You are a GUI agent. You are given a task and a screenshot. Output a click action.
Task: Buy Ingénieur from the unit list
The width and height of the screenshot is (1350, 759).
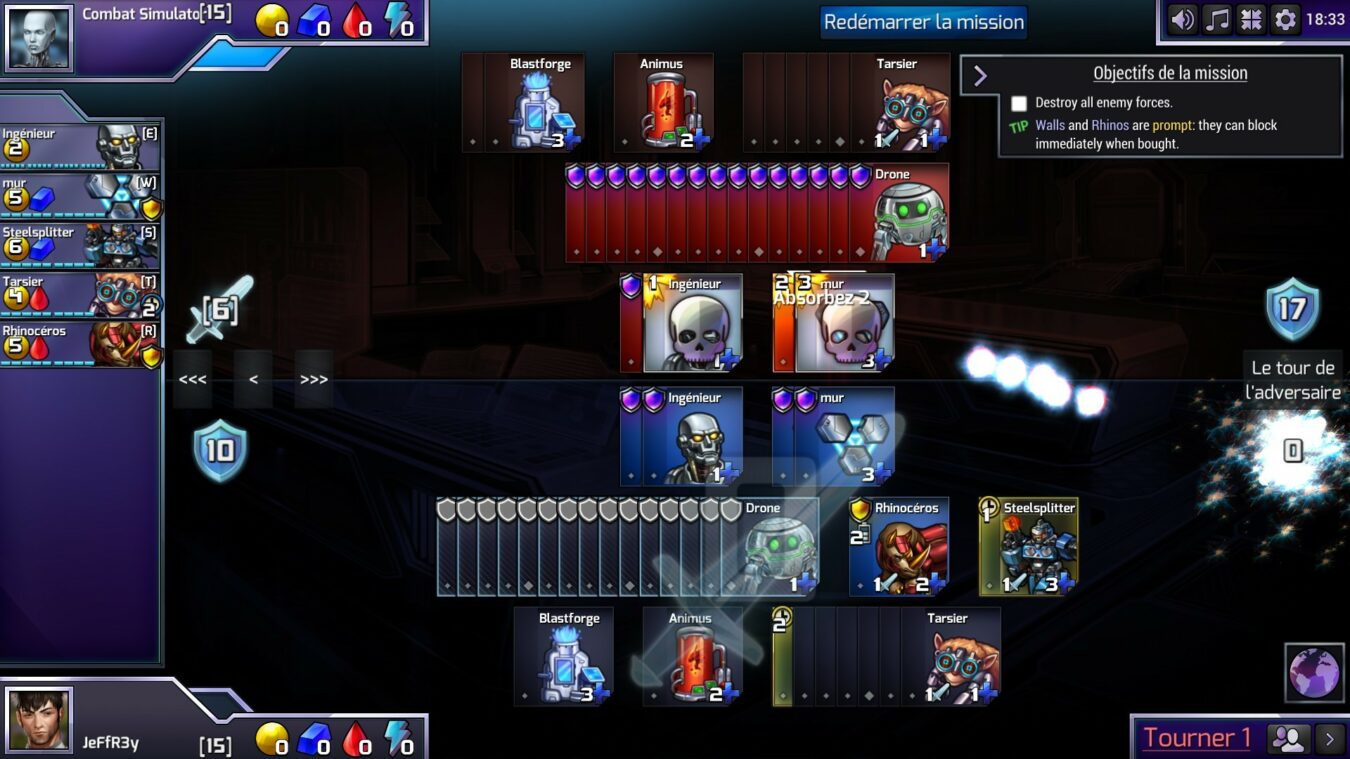coord(80,147)
